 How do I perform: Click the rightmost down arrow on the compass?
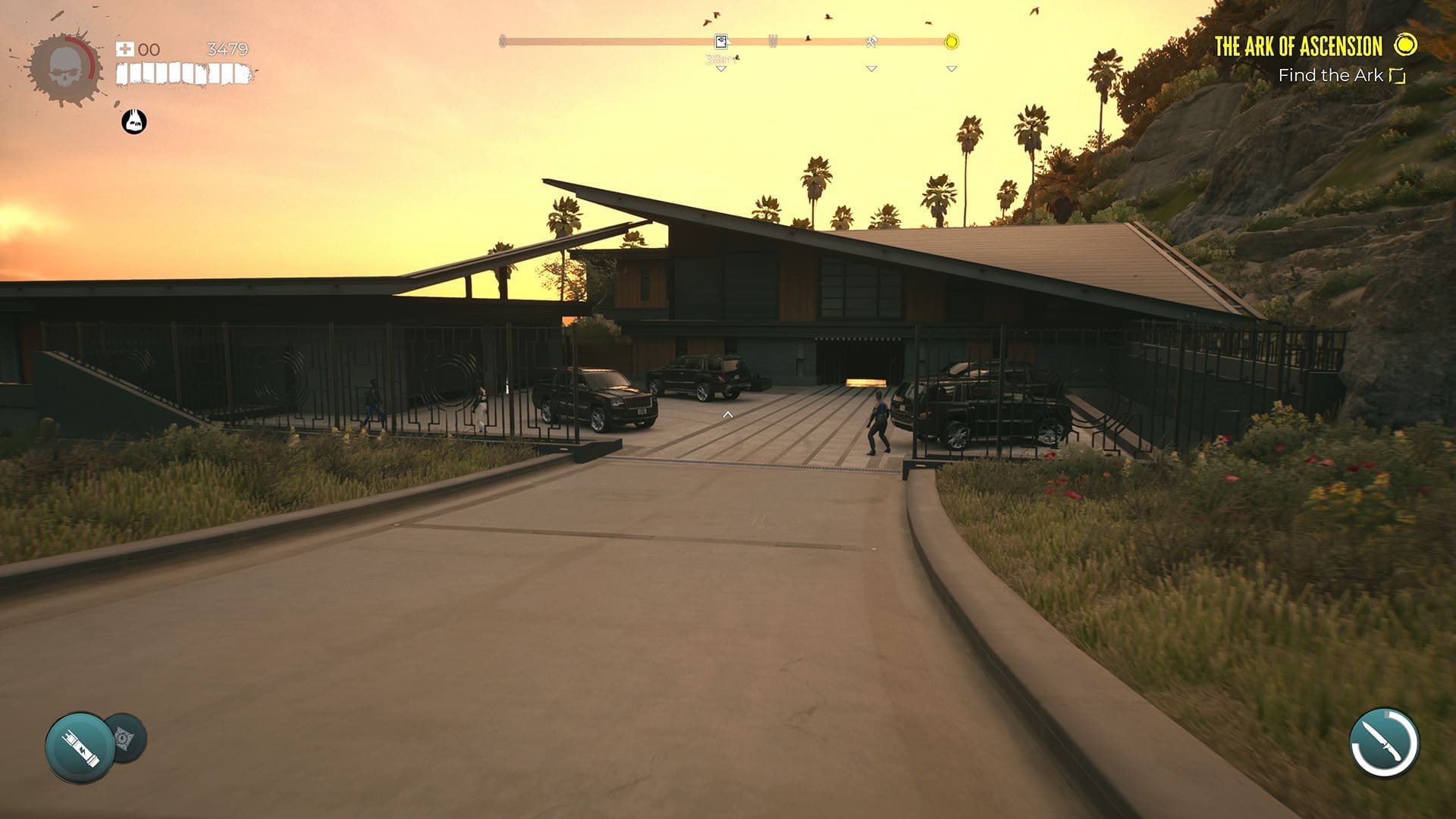pos(950,69)
